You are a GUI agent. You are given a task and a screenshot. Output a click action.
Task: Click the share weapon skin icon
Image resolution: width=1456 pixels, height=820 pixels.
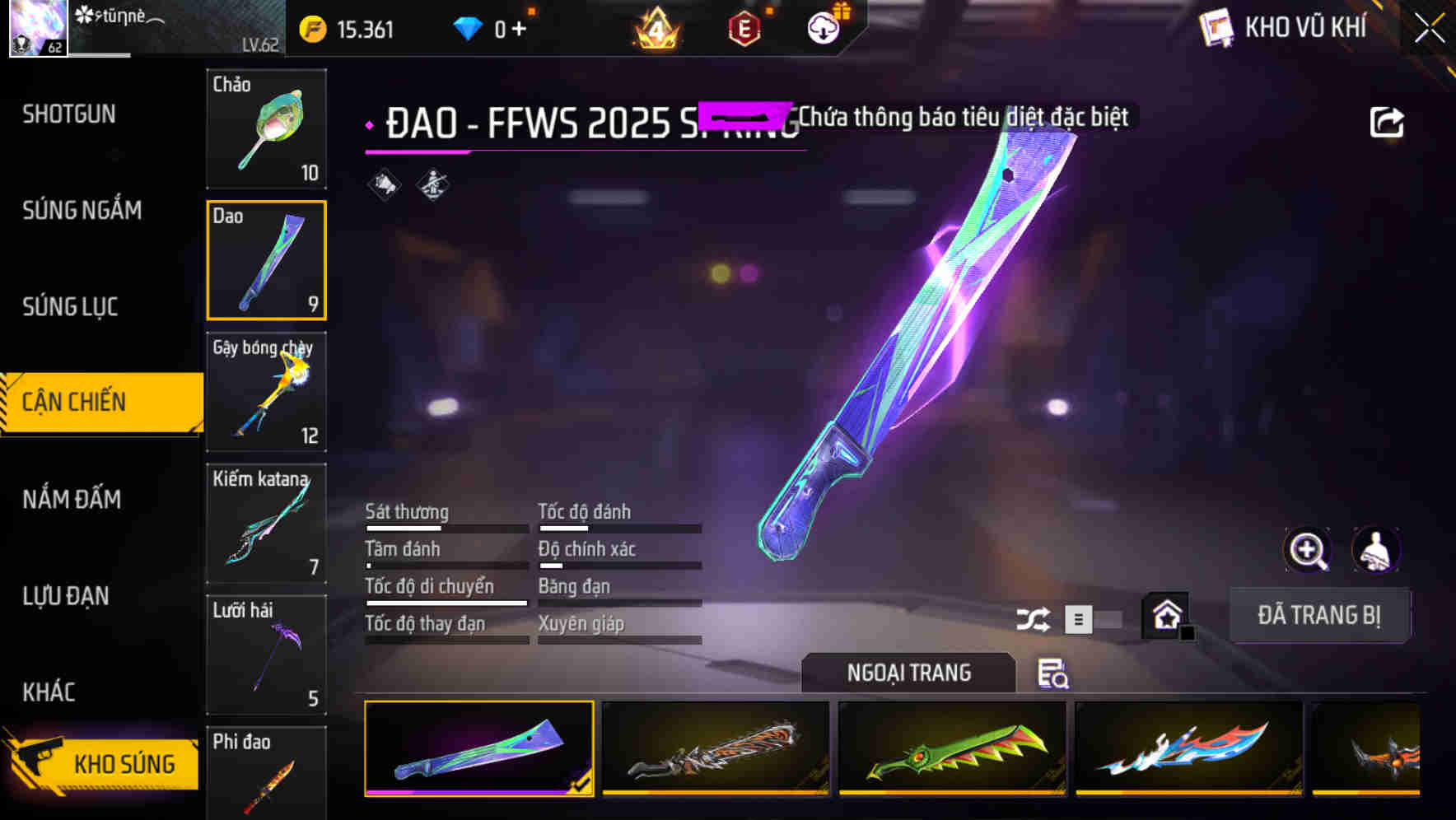tap(1387, 121)
